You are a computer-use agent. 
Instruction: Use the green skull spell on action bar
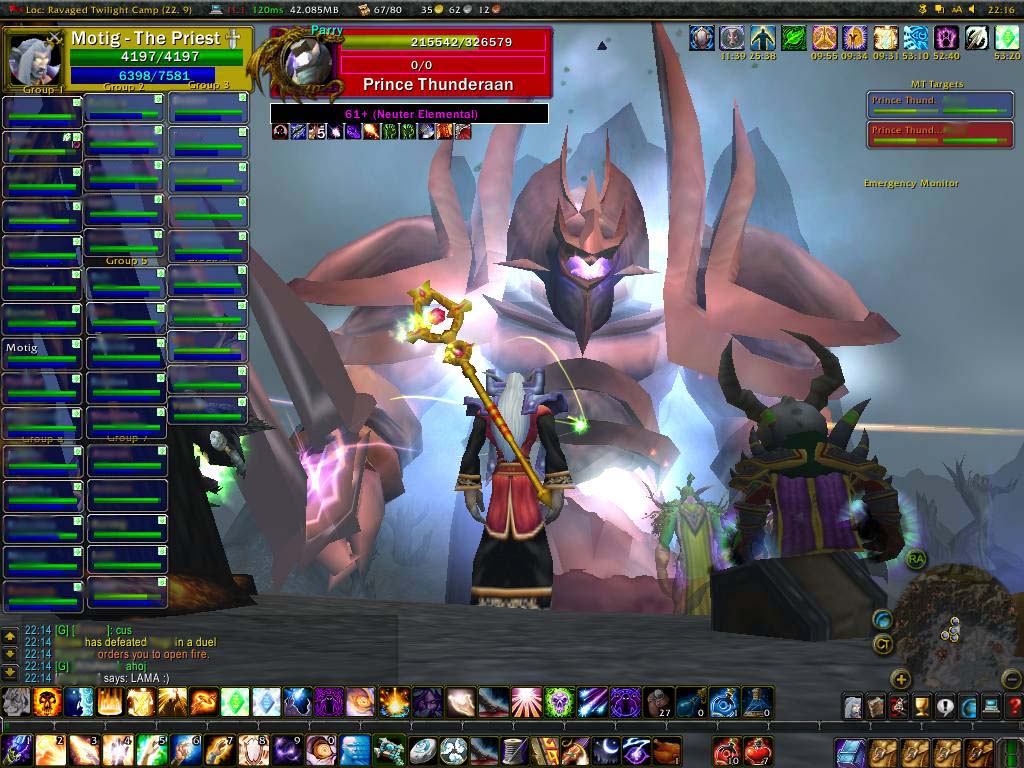559,702
